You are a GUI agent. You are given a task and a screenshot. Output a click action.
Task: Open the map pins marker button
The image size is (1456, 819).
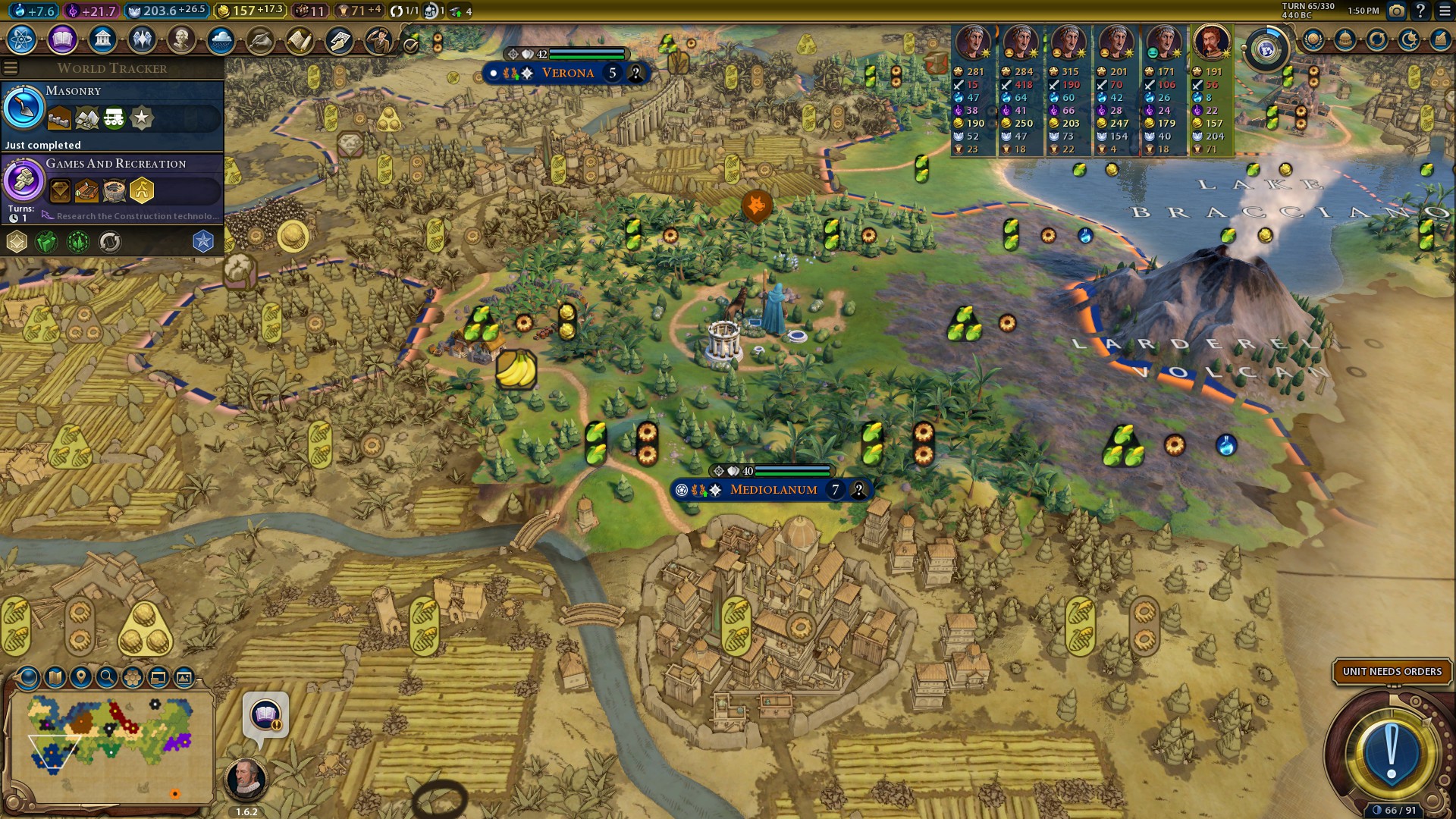point(81,677)
